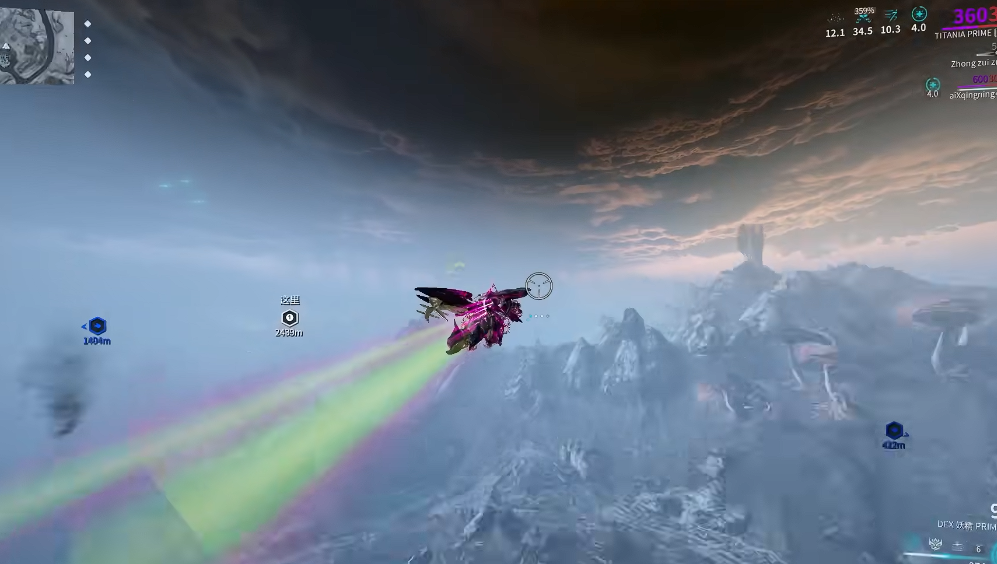997x564 pixels.
Task: Activate the lotus-shaped ability icon
Action: tap(935, 545)
